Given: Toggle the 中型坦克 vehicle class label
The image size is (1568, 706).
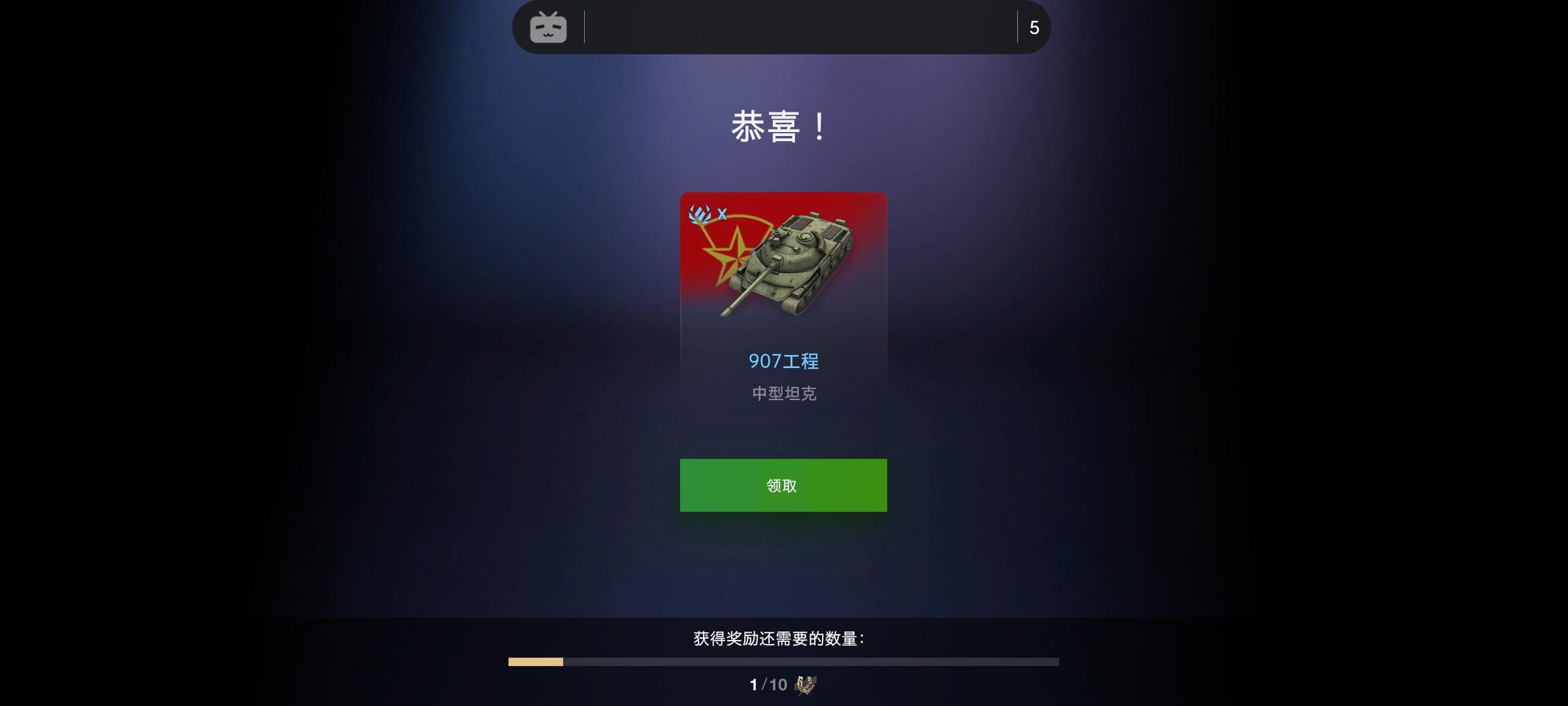Looking at the screenshot, I should (x=783, y=393).
